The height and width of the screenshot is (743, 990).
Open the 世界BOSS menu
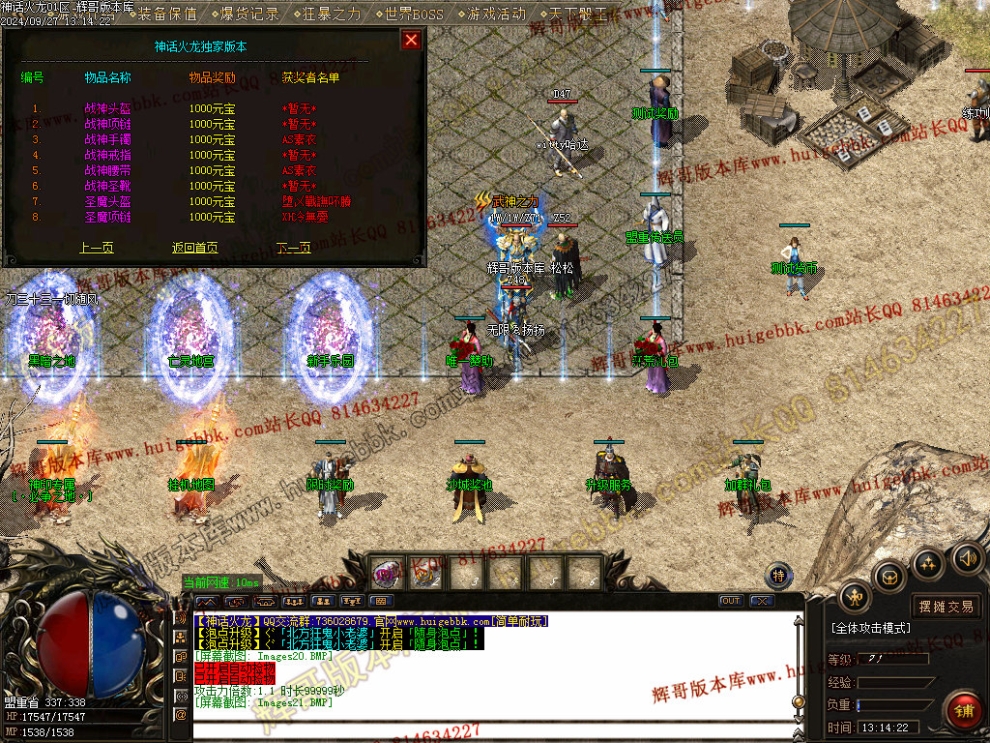[413, 14]
